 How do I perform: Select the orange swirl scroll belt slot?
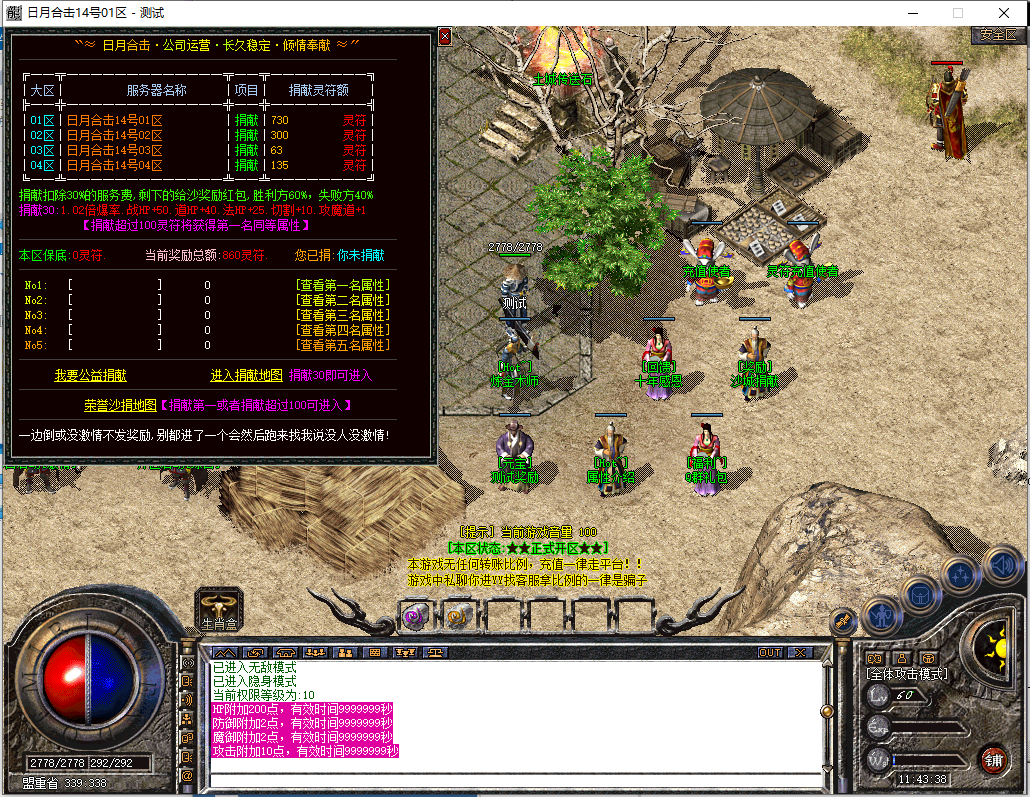[458, 616]
